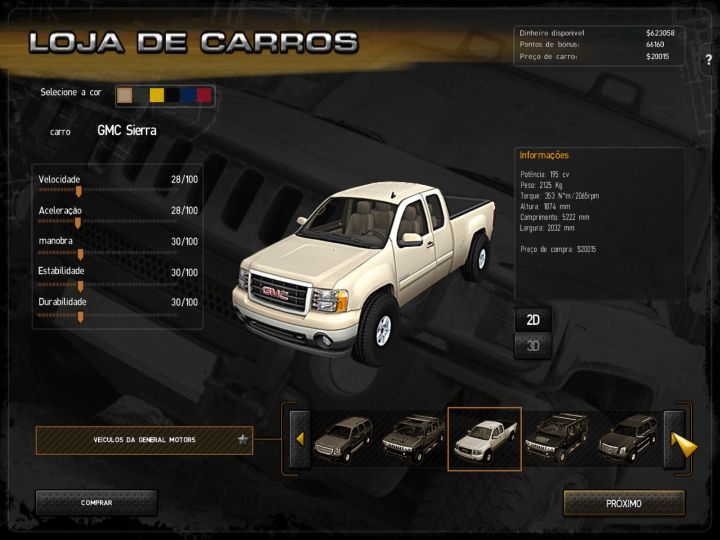The image size is (720, 540).
Task: Open the Veículos da General Motors category
Action: pyautogui.click(x=145, y=440)
